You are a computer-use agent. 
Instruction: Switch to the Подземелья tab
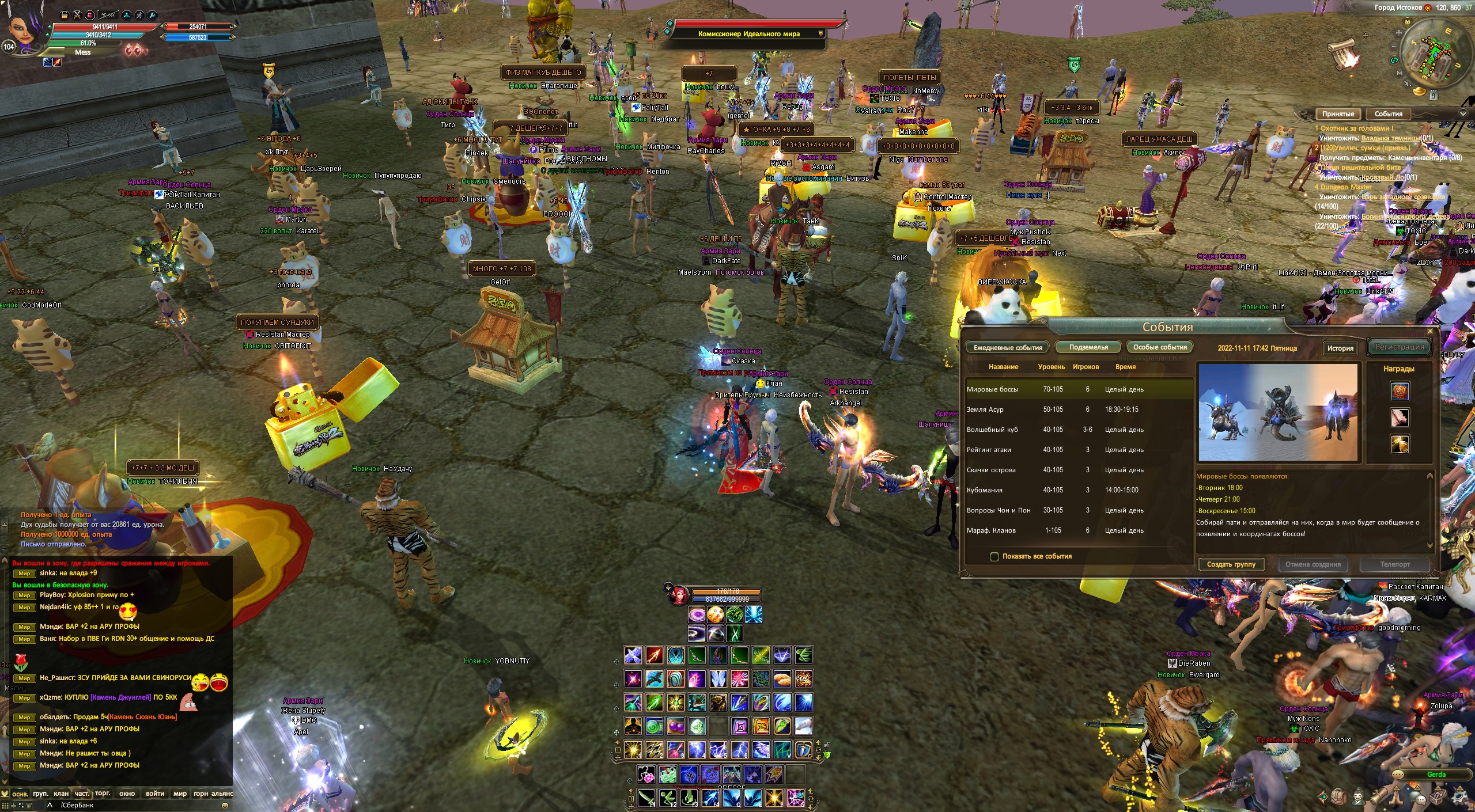click(x=1088, y=347)
